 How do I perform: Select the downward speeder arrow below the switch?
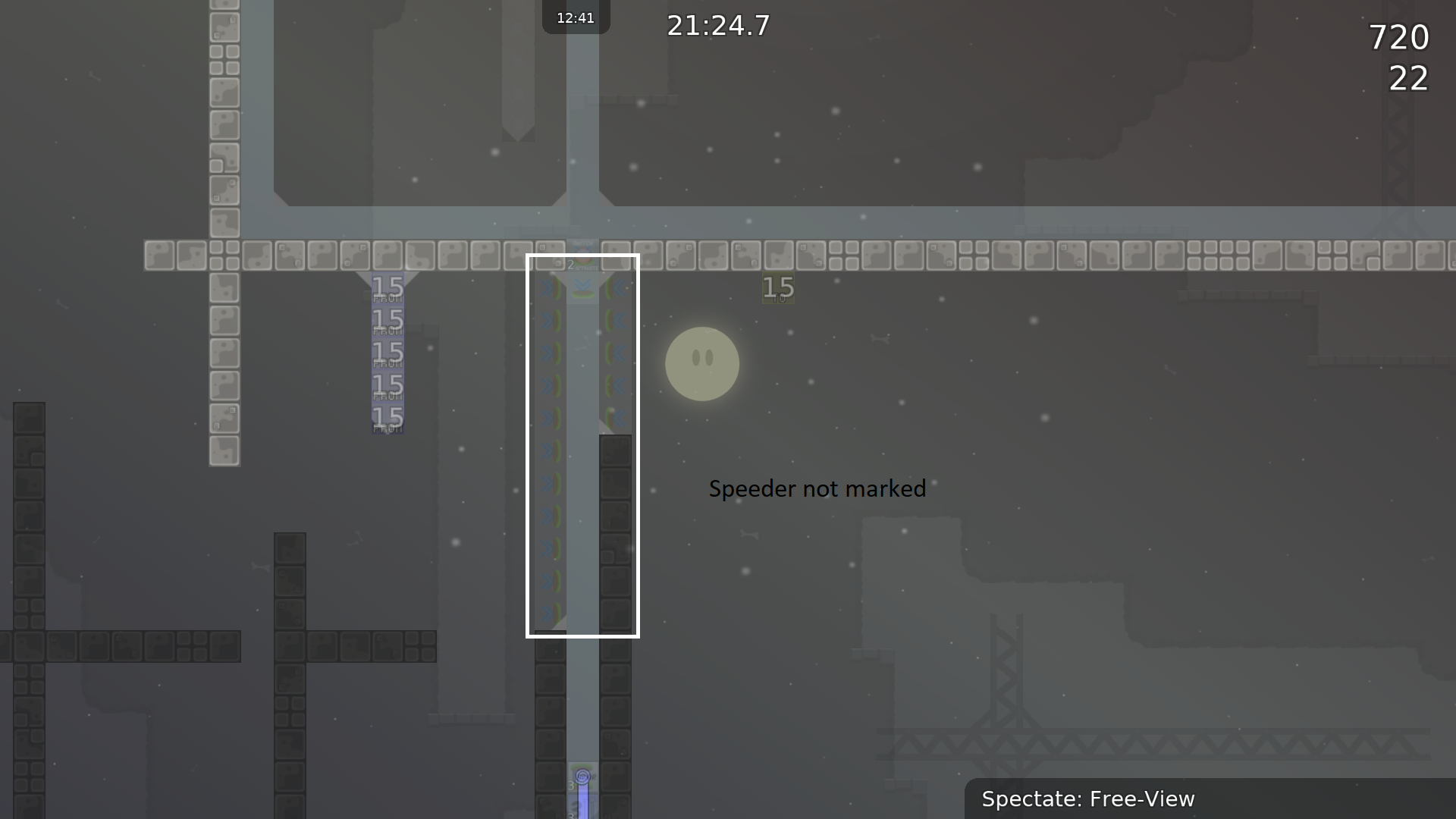pyautogui.click(x=582, y=286)
